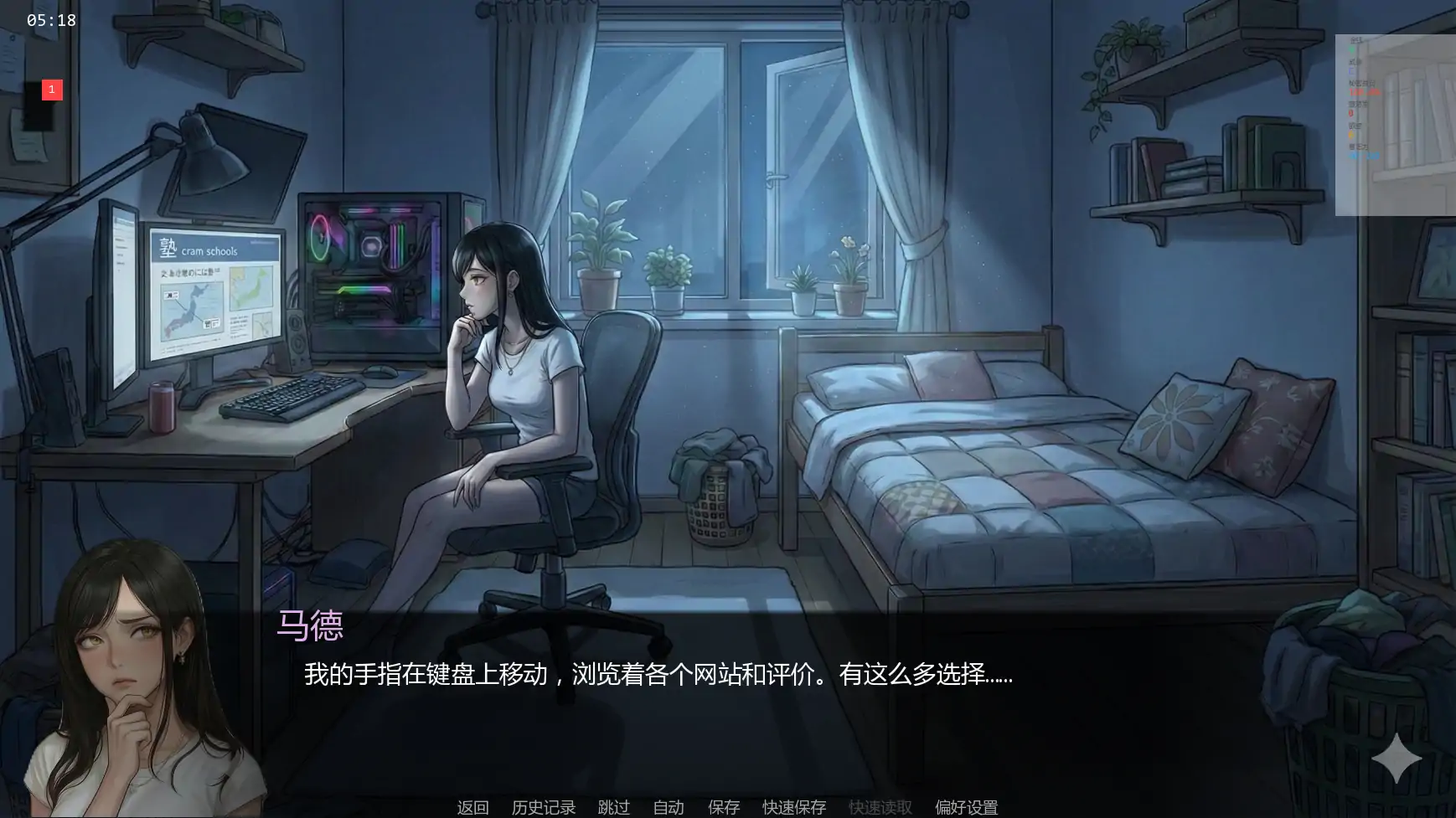
Task: Click 返回 to go back one step
Action: click(472, 806)
